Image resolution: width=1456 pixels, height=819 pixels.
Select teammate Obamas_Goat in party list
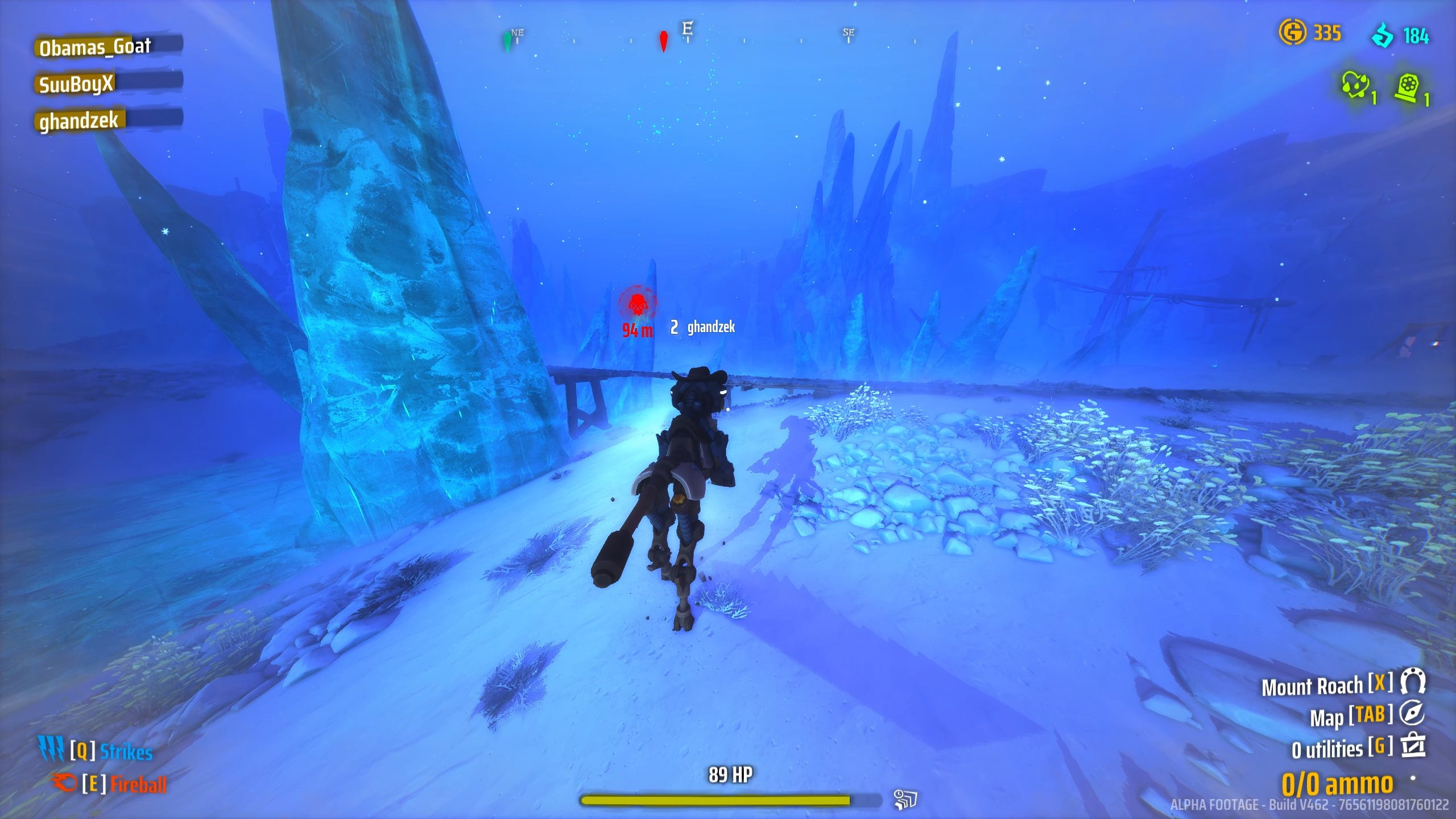pos(95,47)
